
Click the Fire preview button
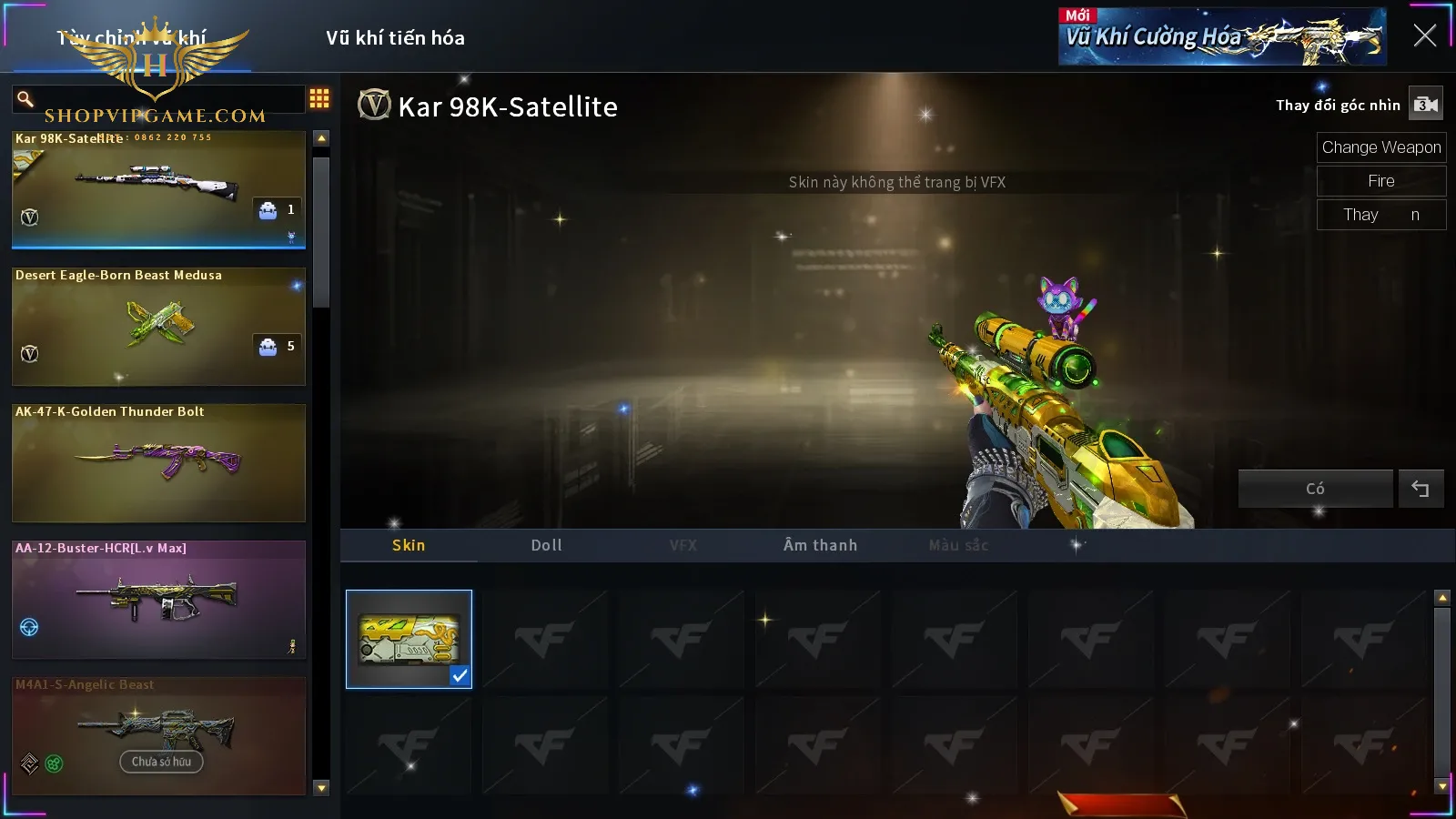(x=1380, y=181)
